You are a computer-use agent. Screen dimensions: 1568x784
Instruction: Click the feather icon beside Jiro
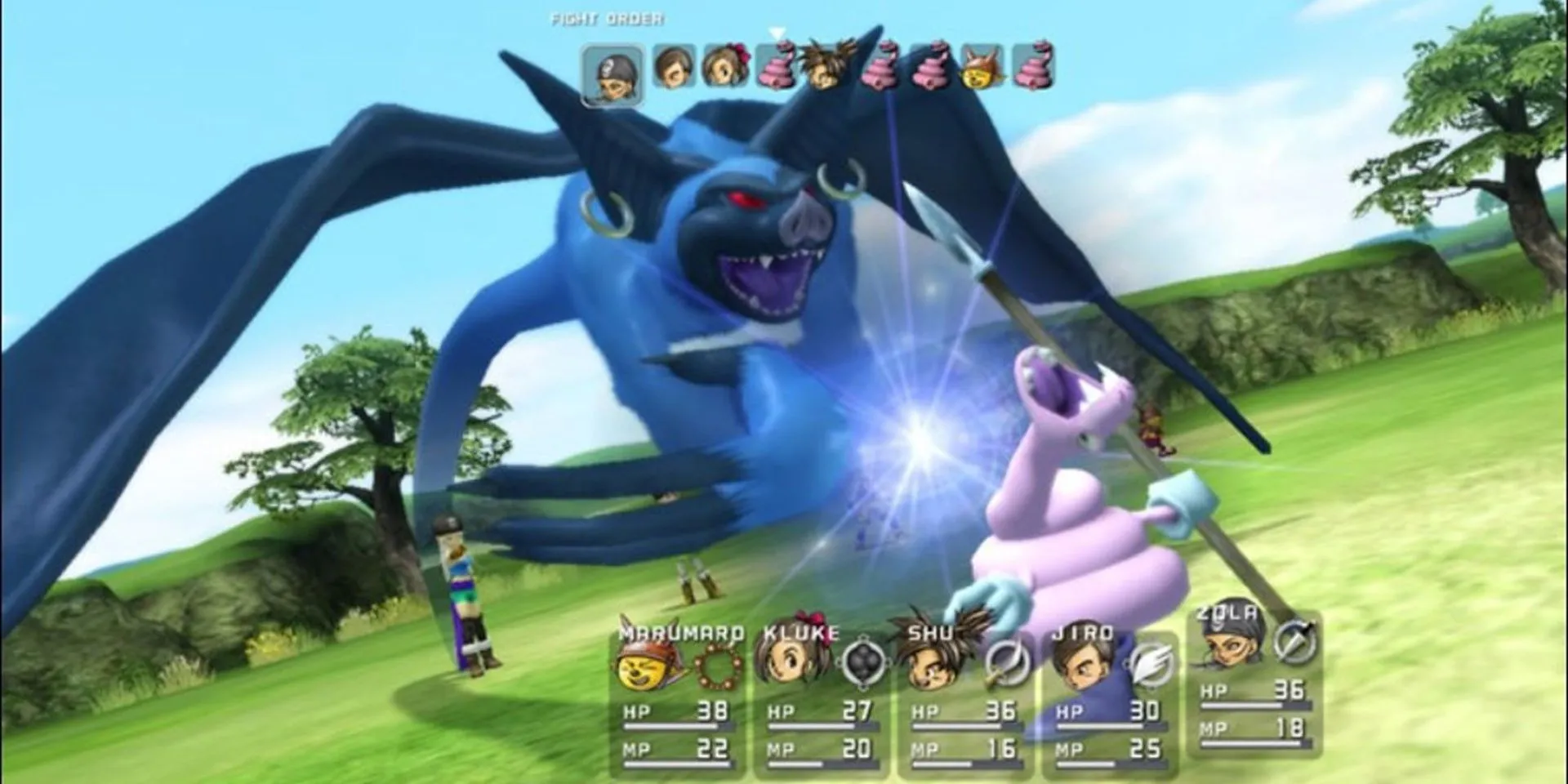[1151, 662]
